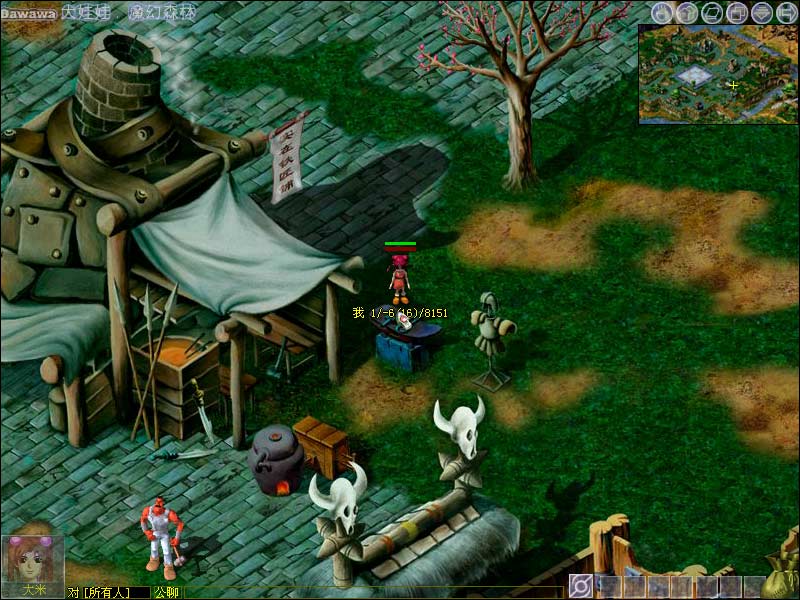Click the right-arrow round icon
The height and width of the screenshot is (600, 800).
786,13
